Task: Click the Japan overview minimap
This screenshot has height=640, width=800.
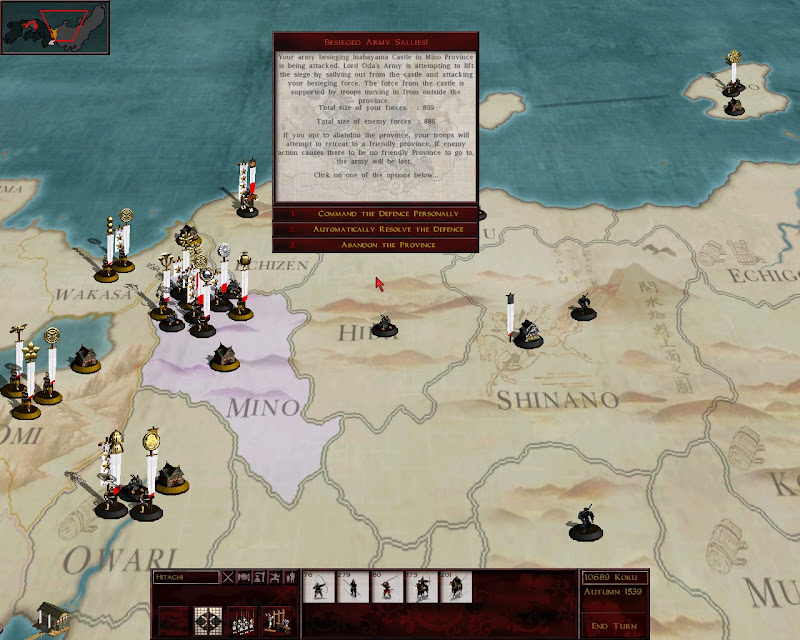Action: tap(55, 27)
